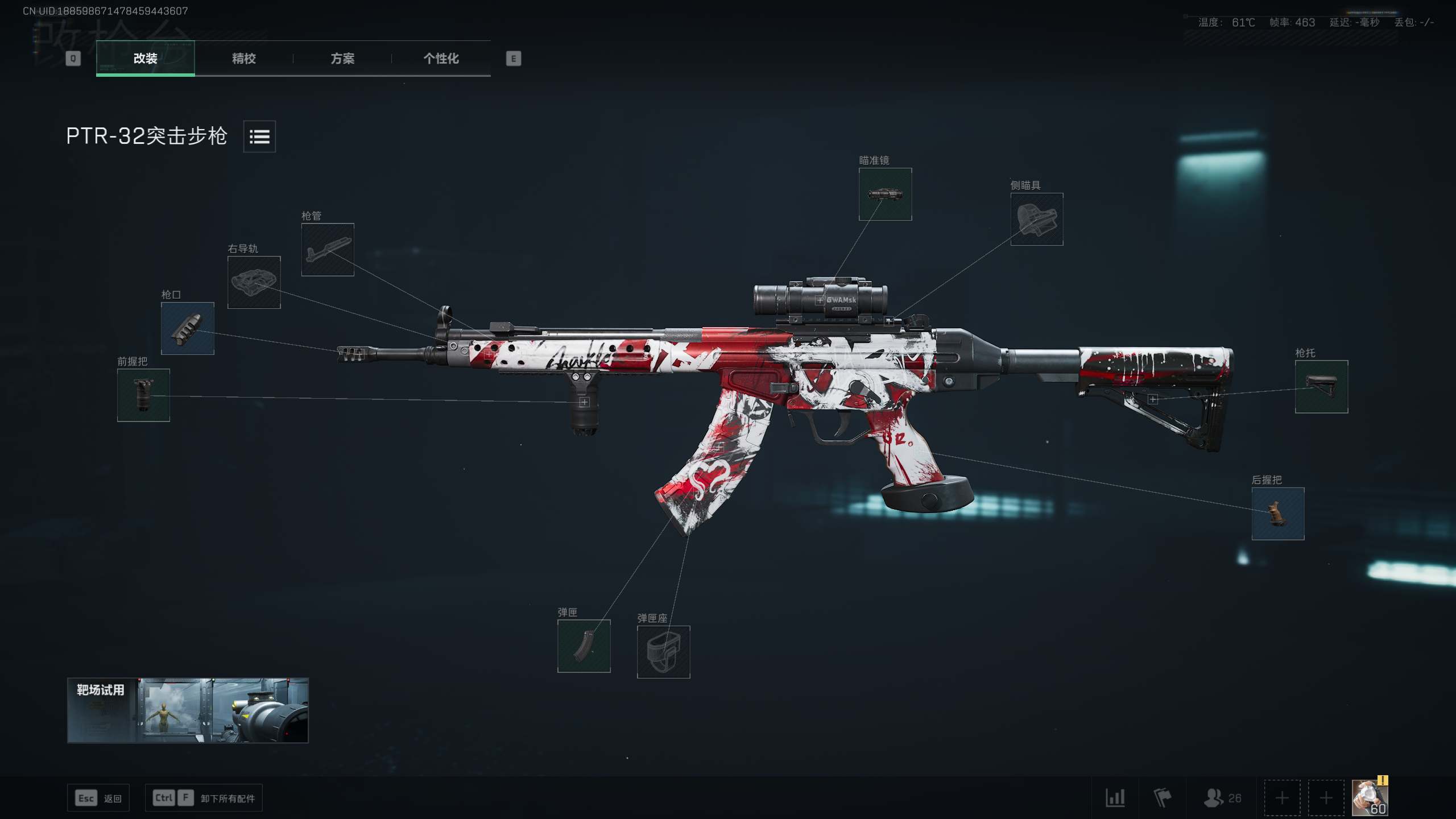This screenshot has width=1456, height=819.
Task: Select the 方案 tab
Action: tap(342, 58)
